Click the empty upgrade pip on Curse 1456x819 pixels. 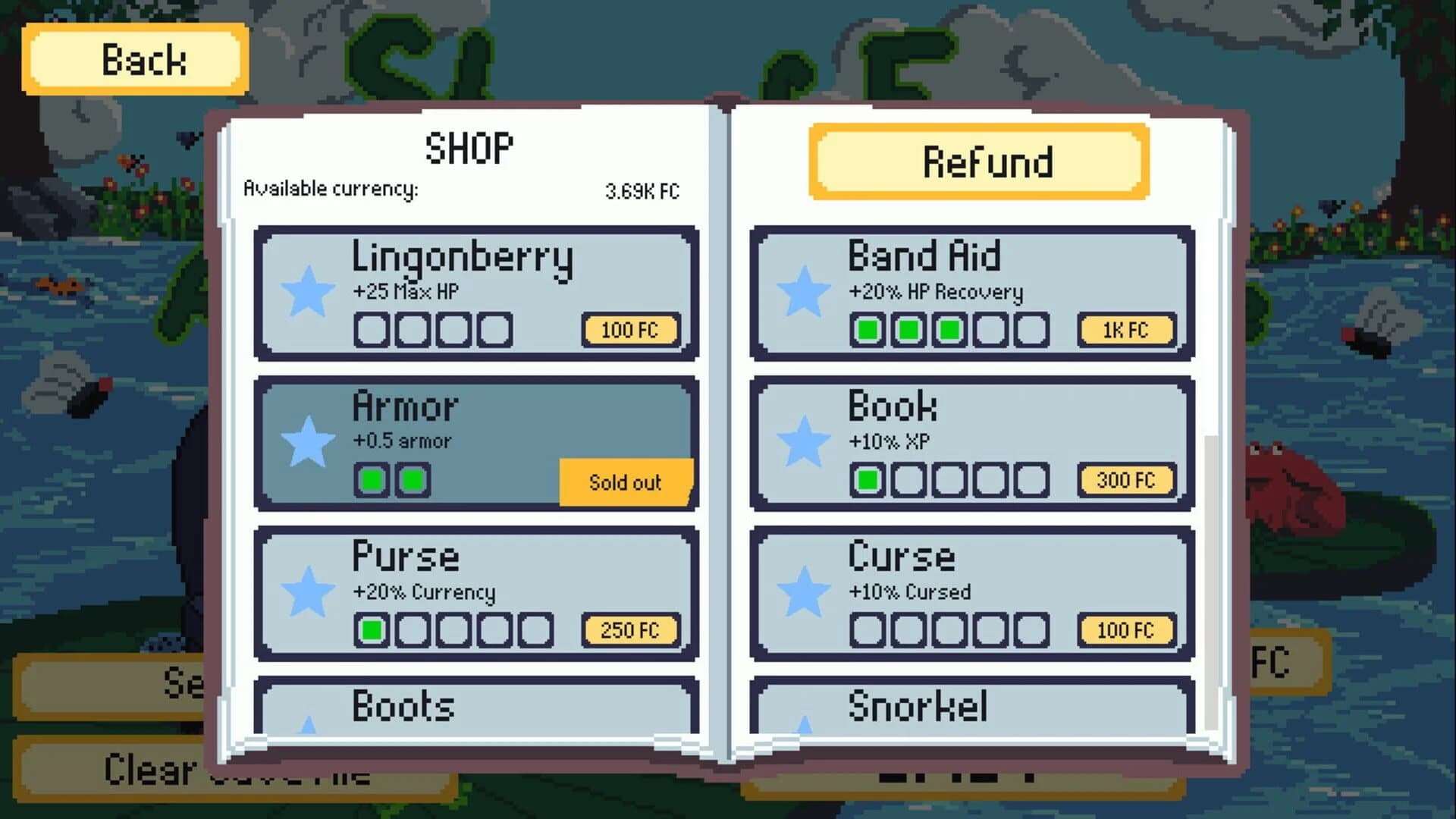867,629
